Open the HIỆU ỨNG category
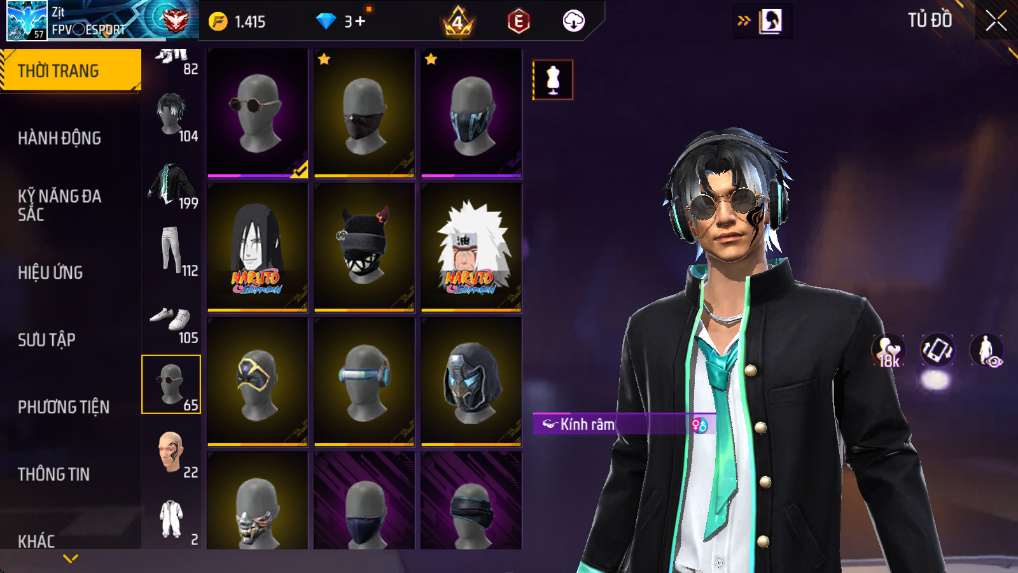 (51, 272)
